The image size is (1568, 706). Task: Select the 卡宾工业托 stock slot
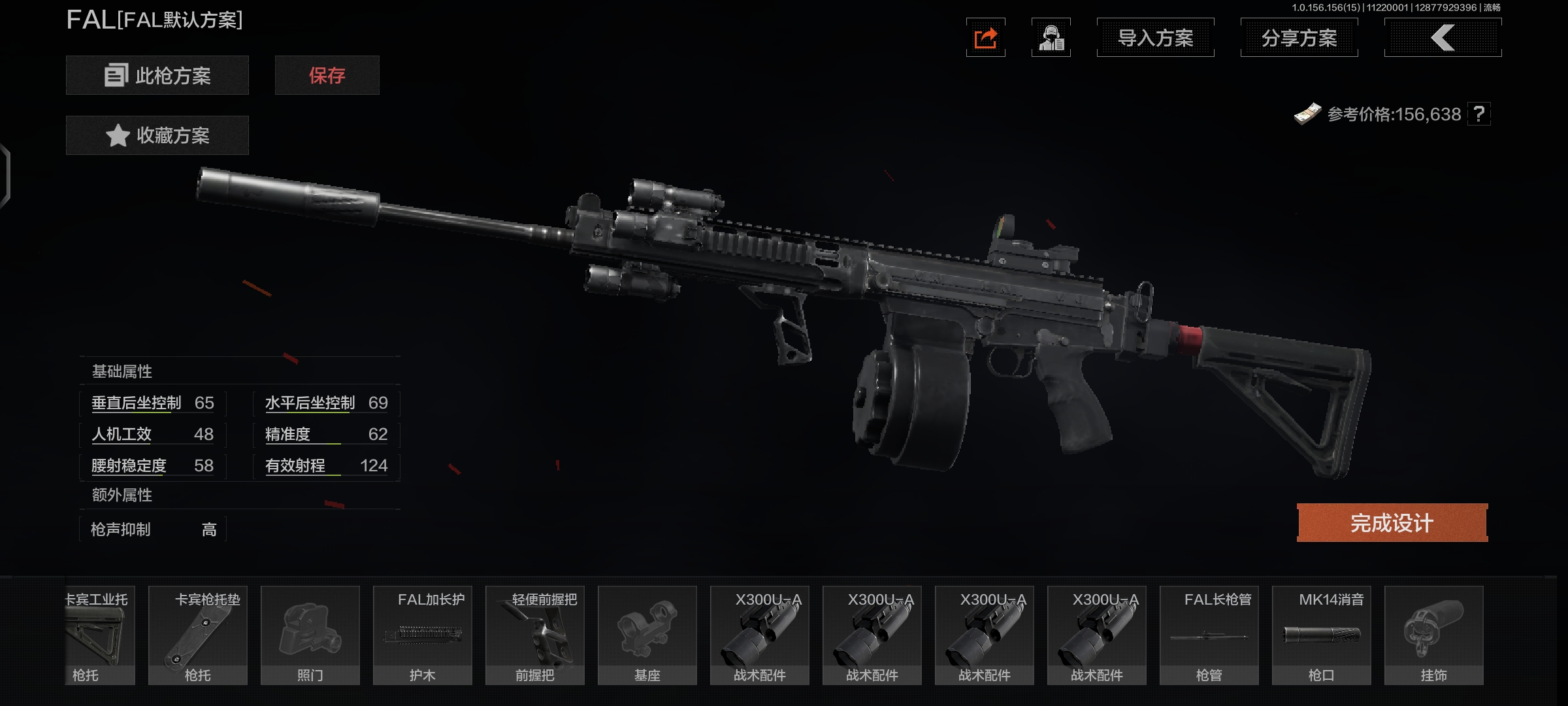(x=99, y=635)
